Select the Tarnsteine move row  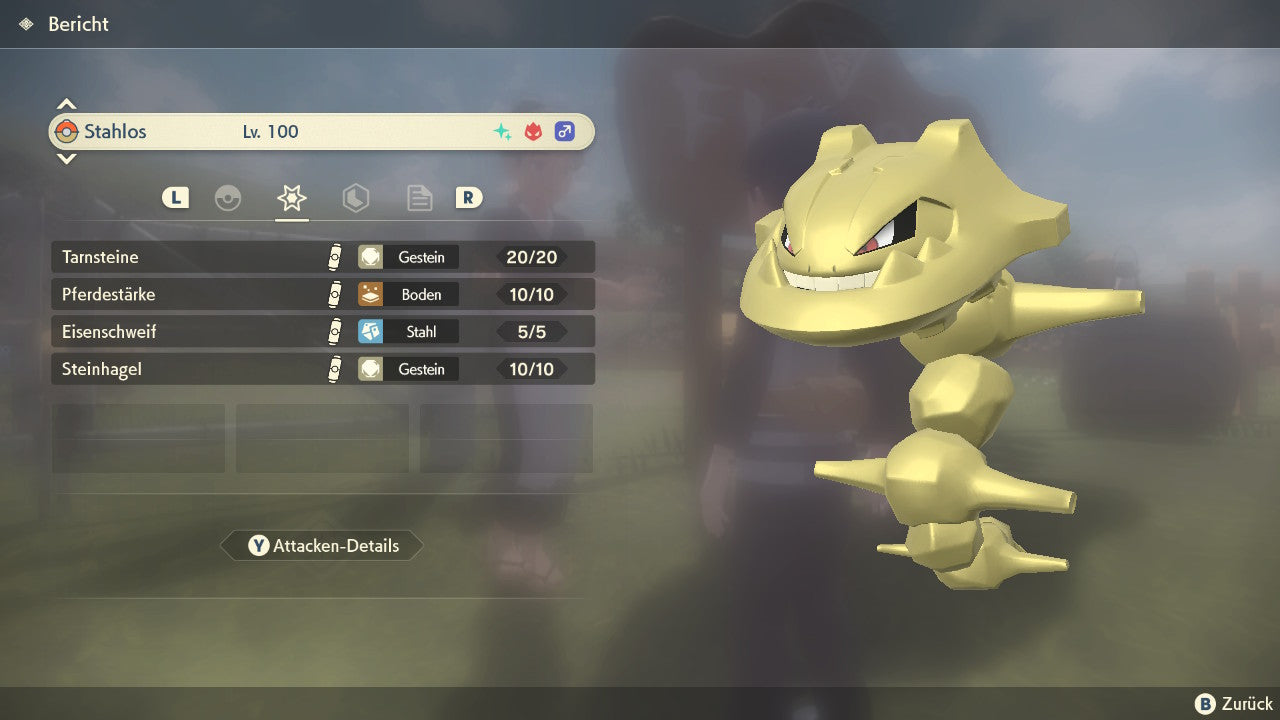coord(322,257)
